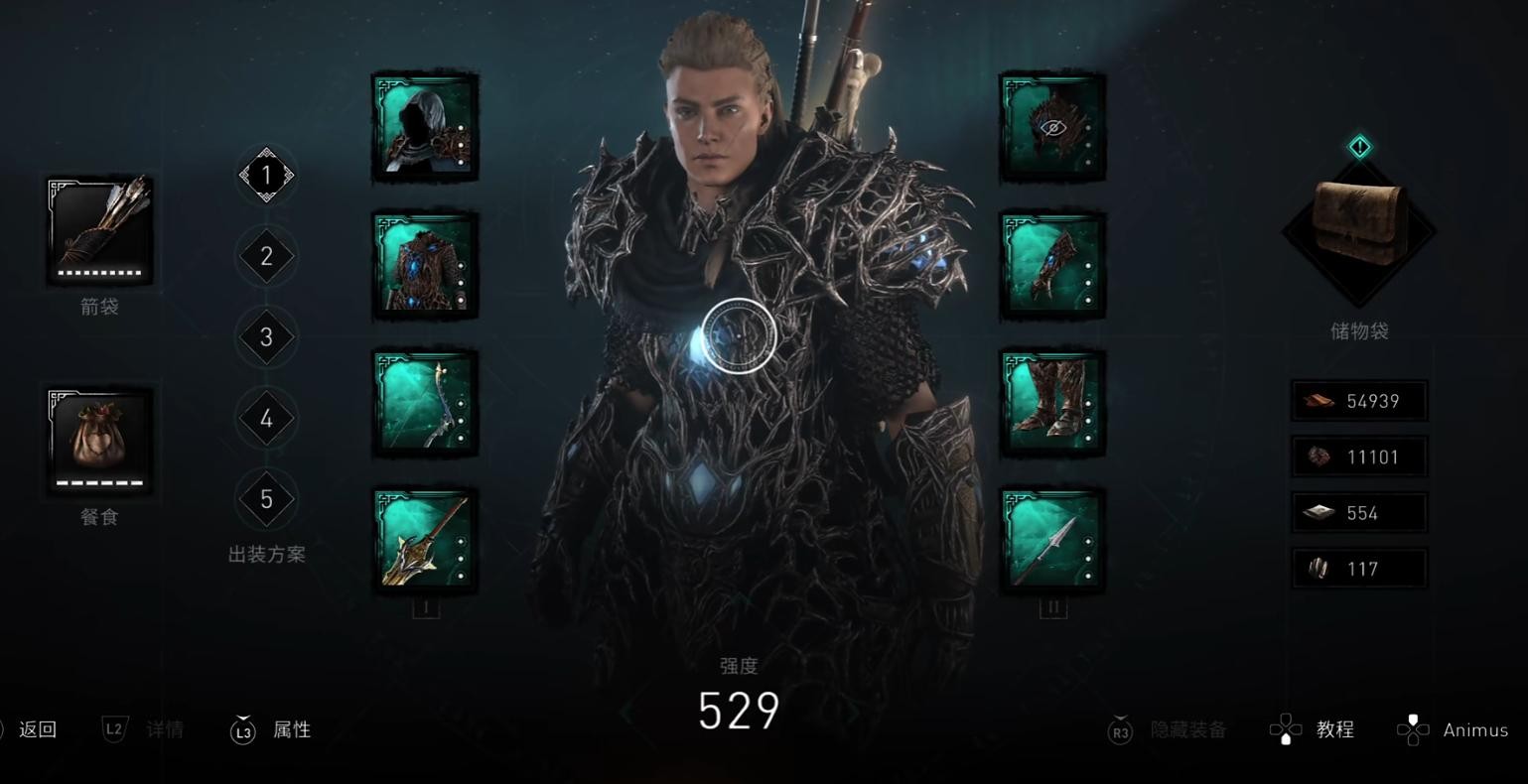Switch to loadout 1
Screen dimensions: 1528x784
coord(266,176)
